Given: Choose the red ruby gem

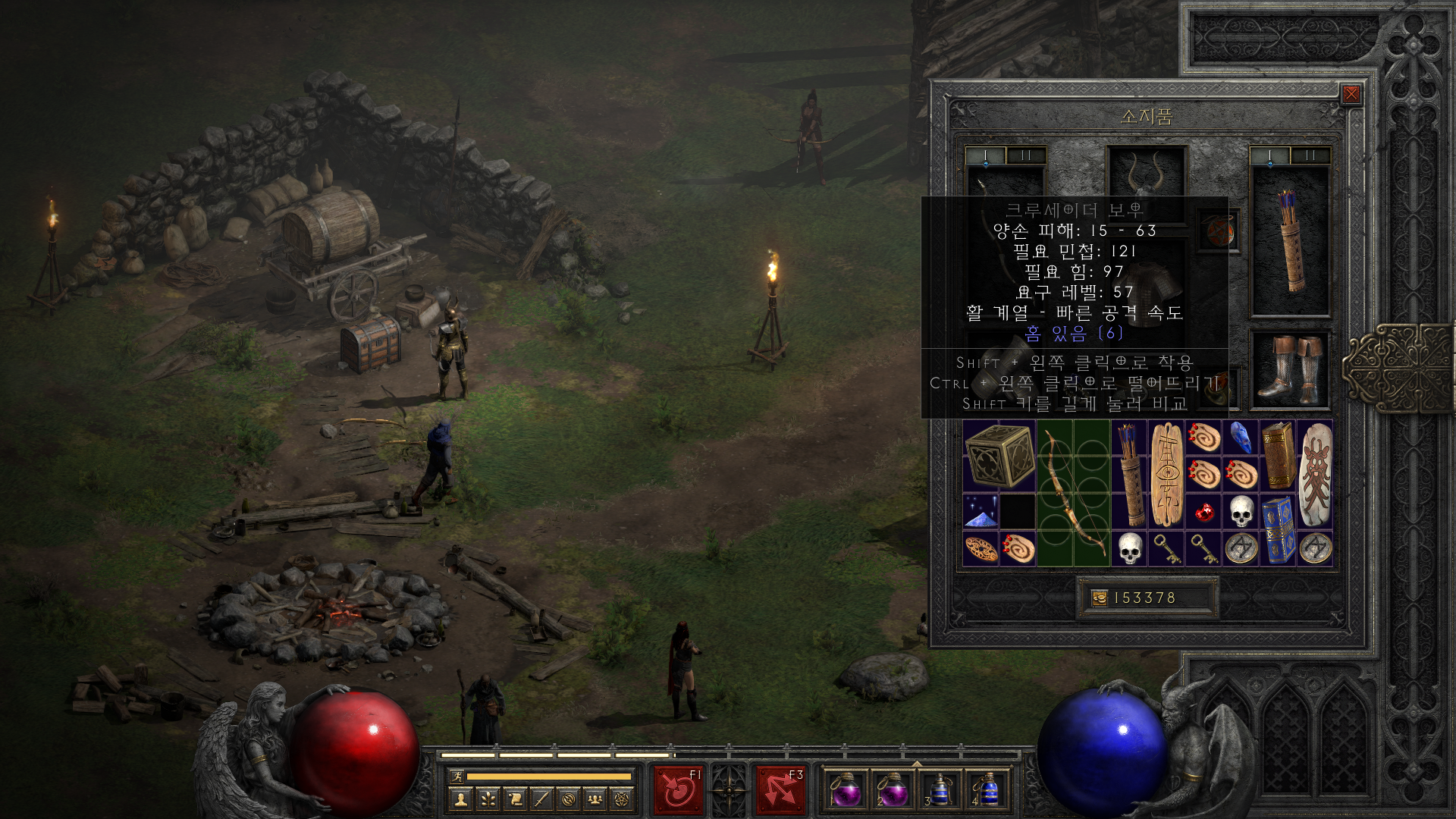Looking at the screenshot, I should click(x=1203, y=513).
